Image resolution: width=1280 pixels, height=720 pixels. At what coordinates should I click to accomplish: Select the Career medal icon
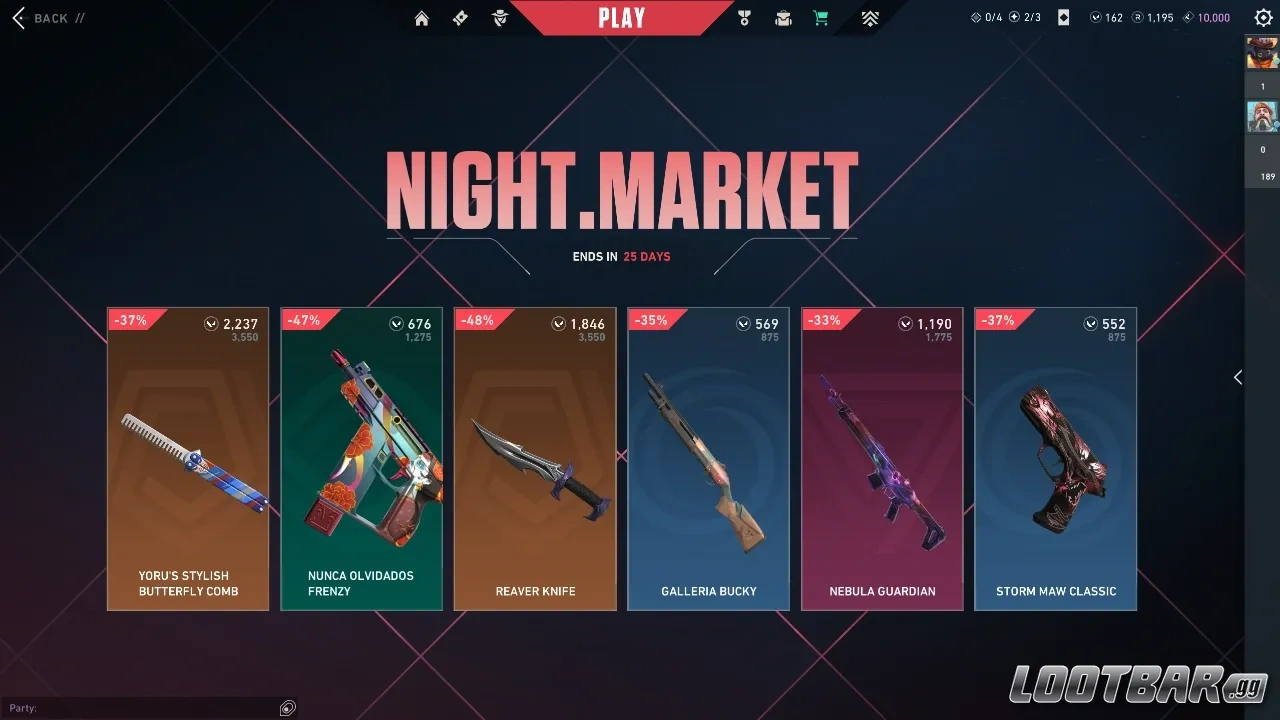click(744, 17)
